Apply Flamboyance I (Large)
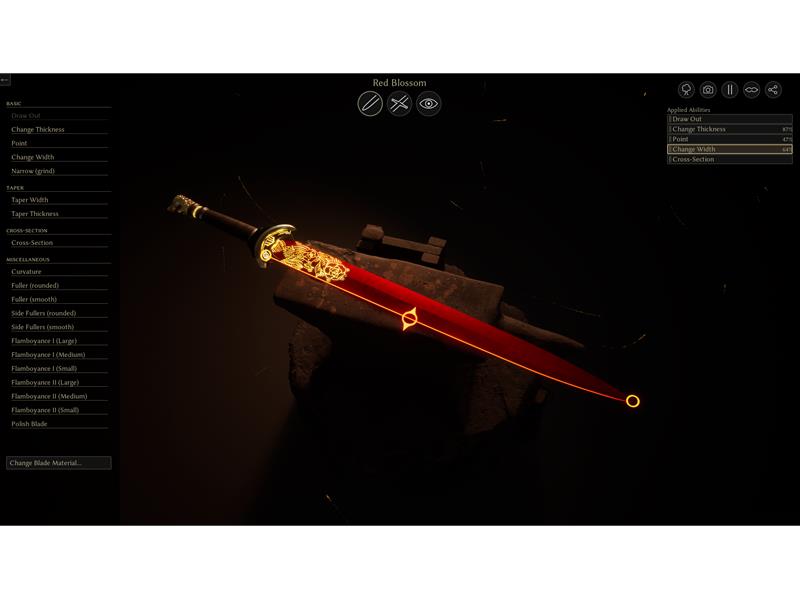Screen dimensions: 800x600 44,341
